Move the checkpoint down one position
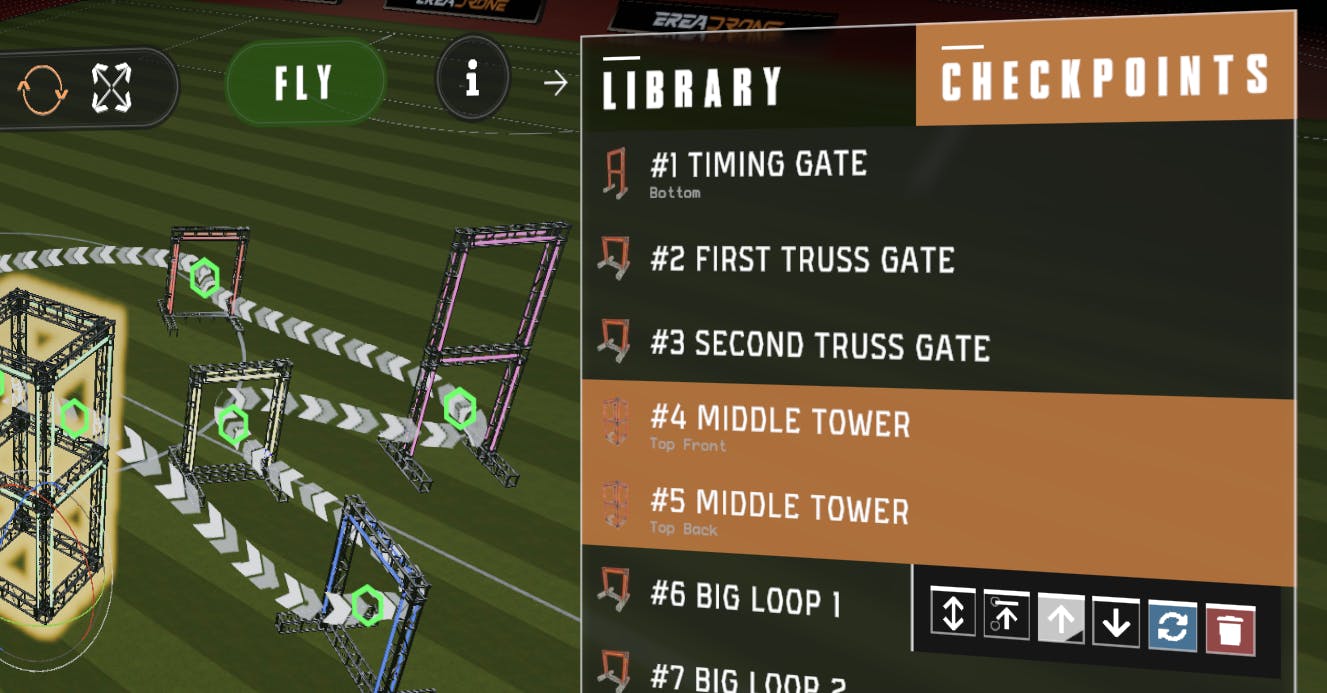This screenshot has width=1327, height=693. point(1116,622)
